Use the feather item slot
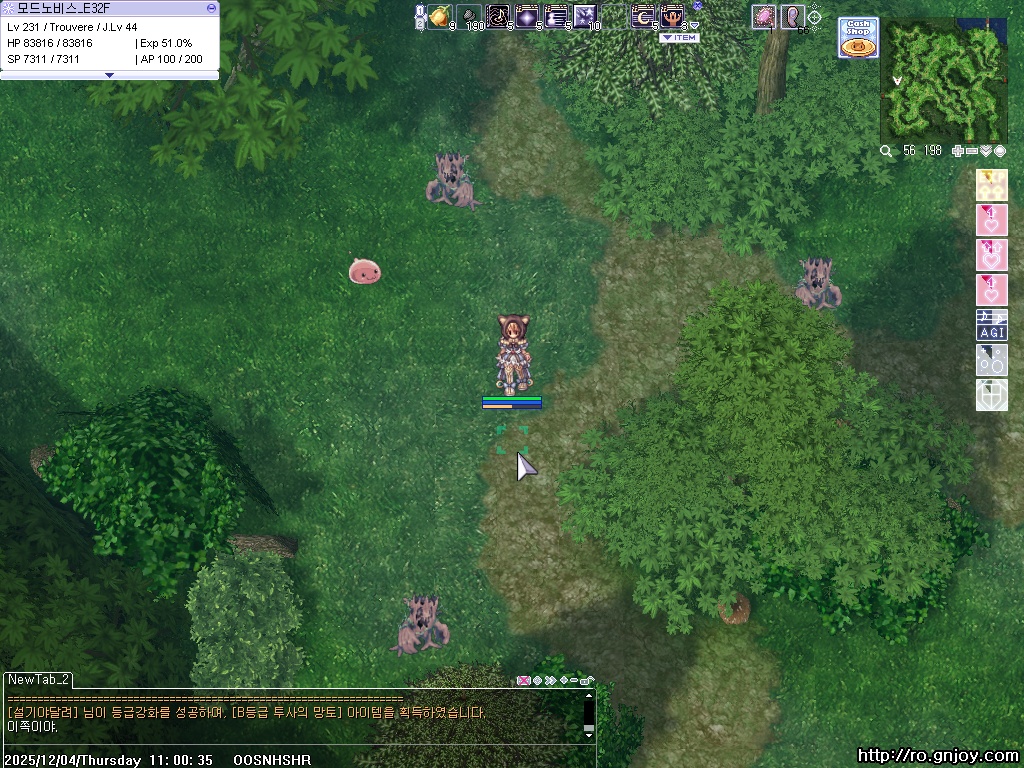The width and height of the screenshot is (1024, 768). point(792,16)
